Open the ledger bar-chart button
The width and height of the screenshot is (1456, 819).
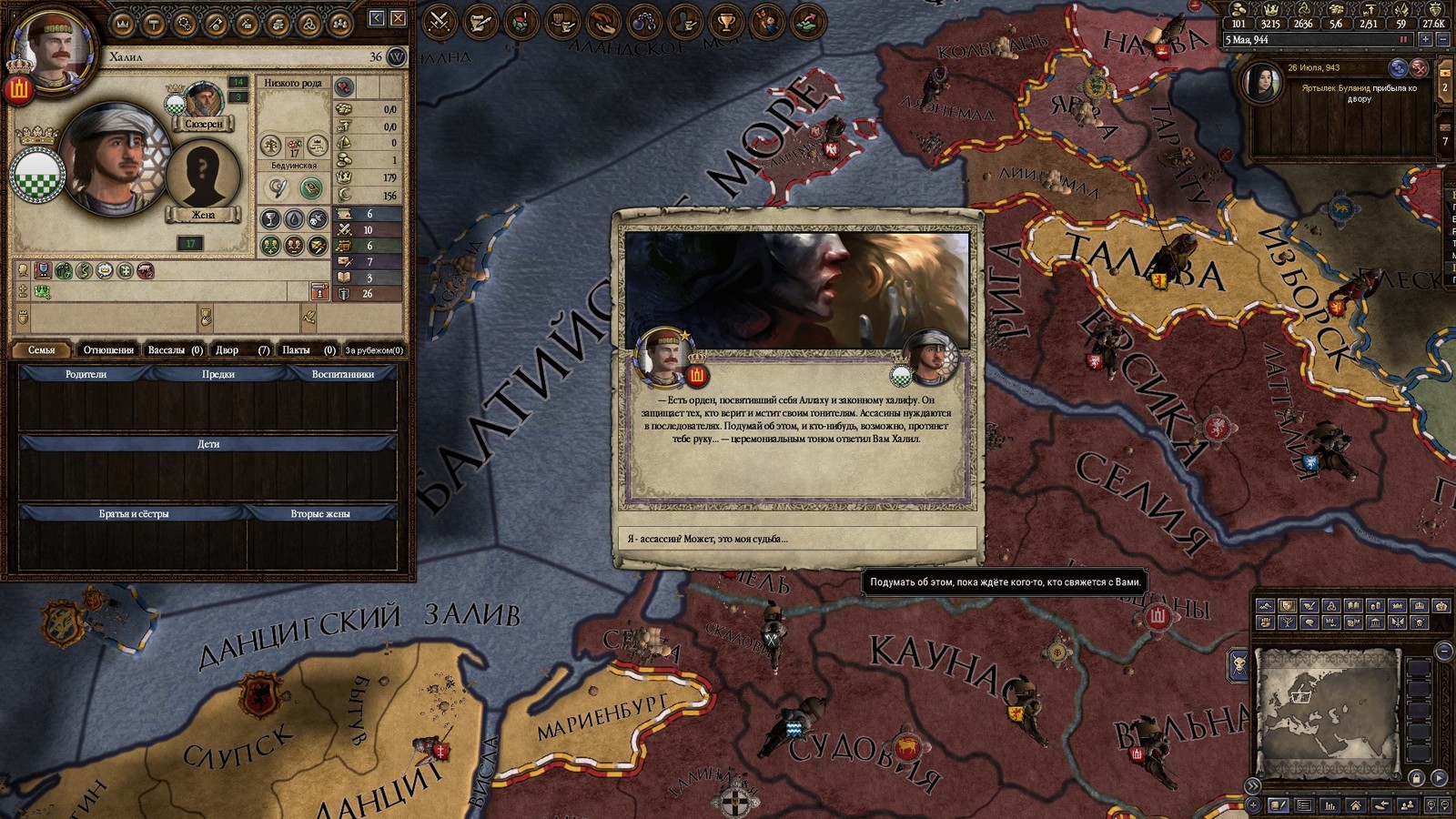tap(1330, 805)
